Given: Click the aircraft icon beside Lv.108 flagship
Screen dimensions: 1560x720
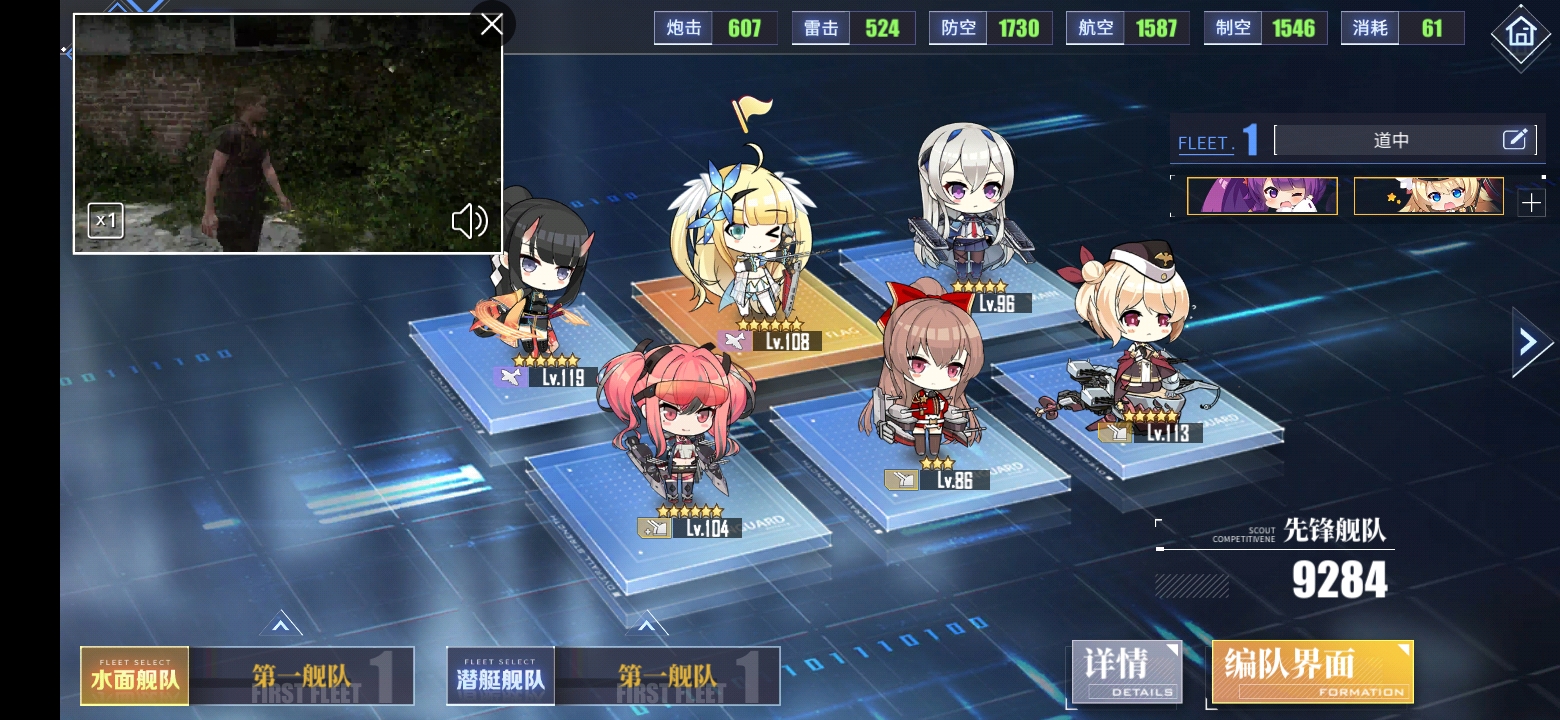Looking at the screenshot, I should (x=733, y=341).
